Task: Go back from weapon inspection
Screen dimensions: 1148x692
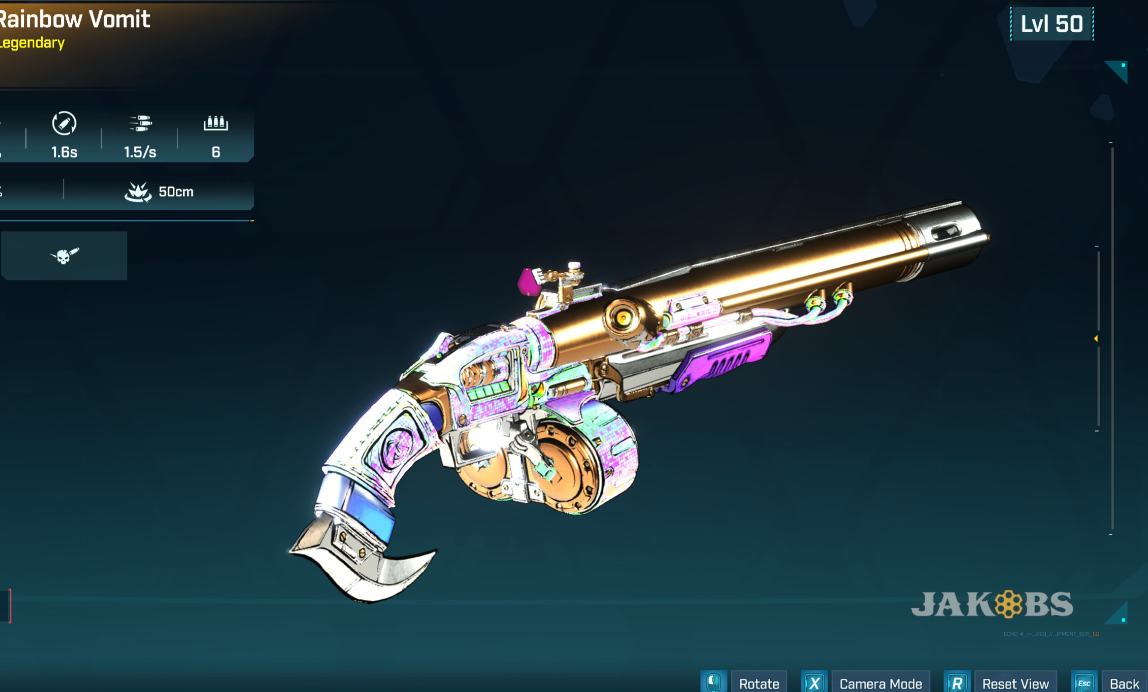Action: click(x=1123, y=683)
